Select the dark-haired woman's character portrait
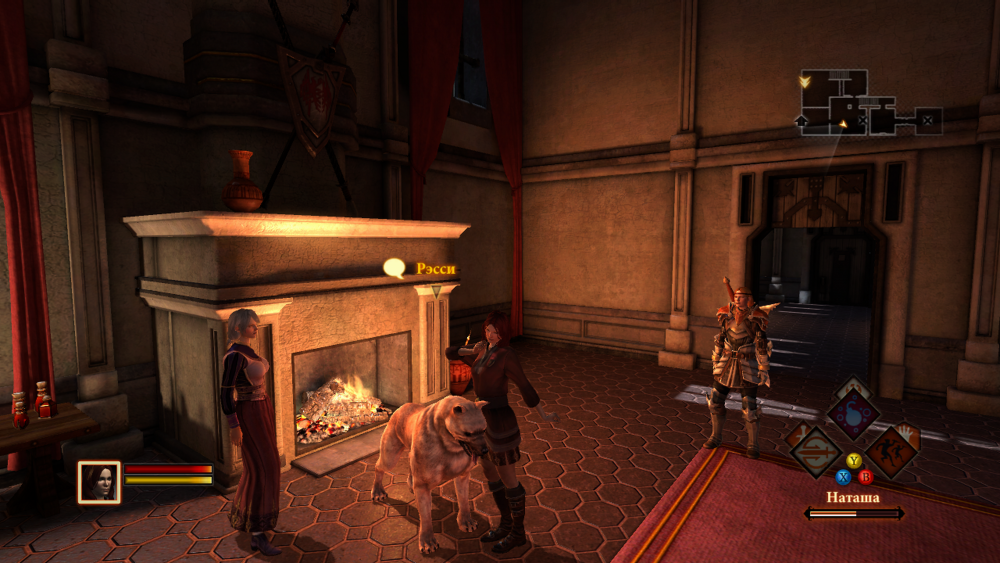This screenshot has width=1000, height=563. (99, 481)
